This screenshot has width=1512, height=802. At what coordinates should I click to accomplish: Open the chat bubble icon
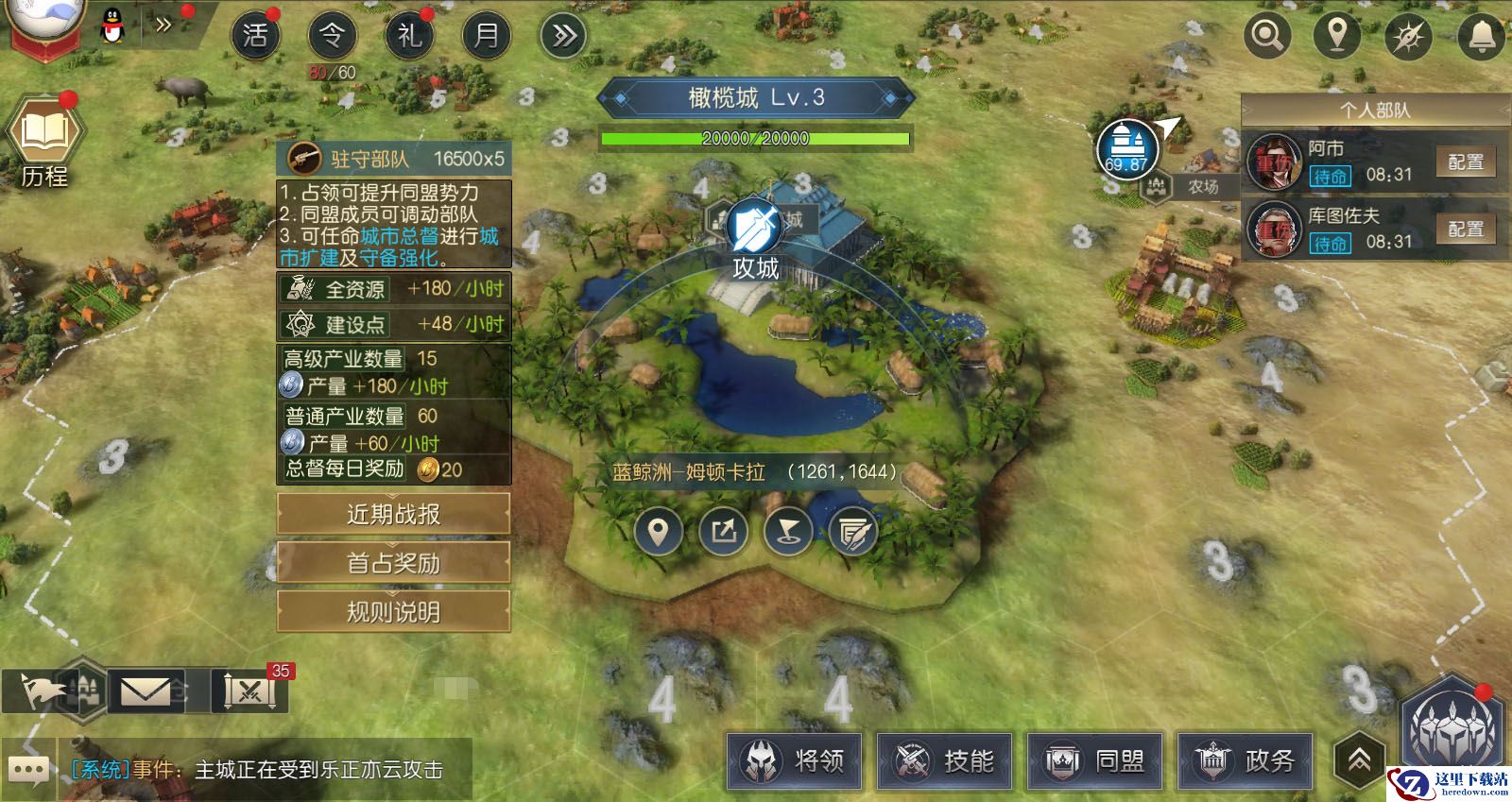pos(27,771)
